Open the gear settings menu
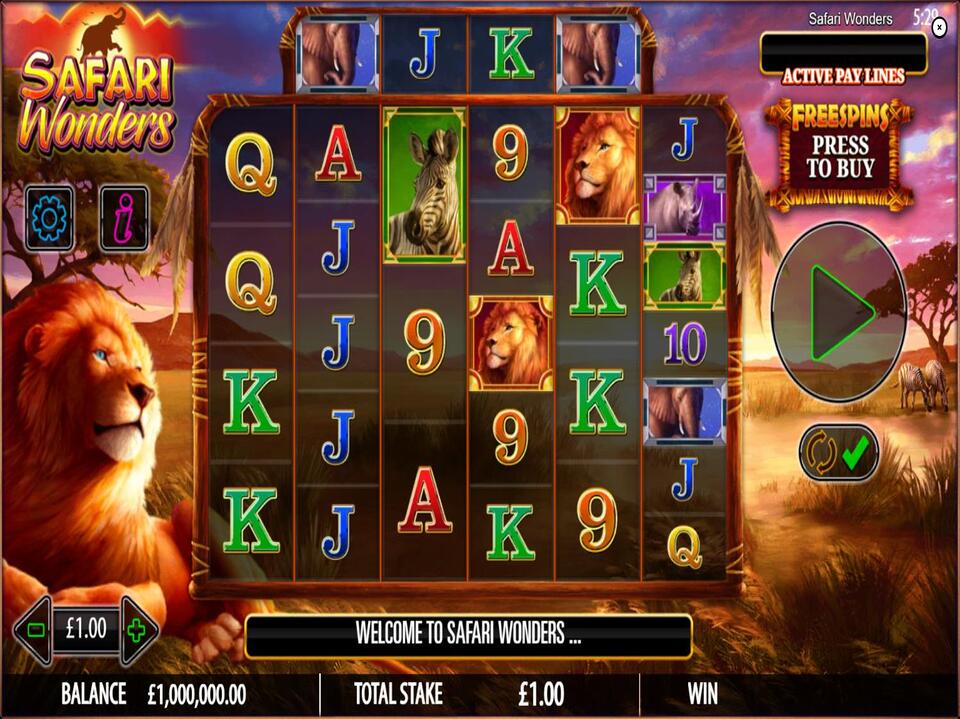The image size is (960, 719). click(49, 217)
